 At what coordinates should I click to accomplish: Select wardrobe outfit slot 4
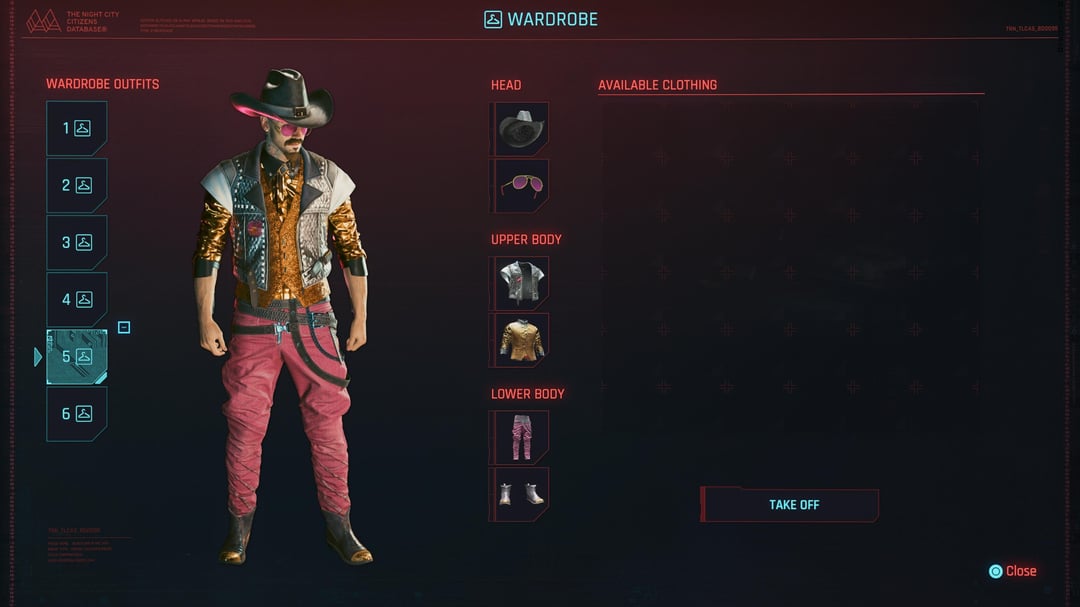tap(76, 299)
